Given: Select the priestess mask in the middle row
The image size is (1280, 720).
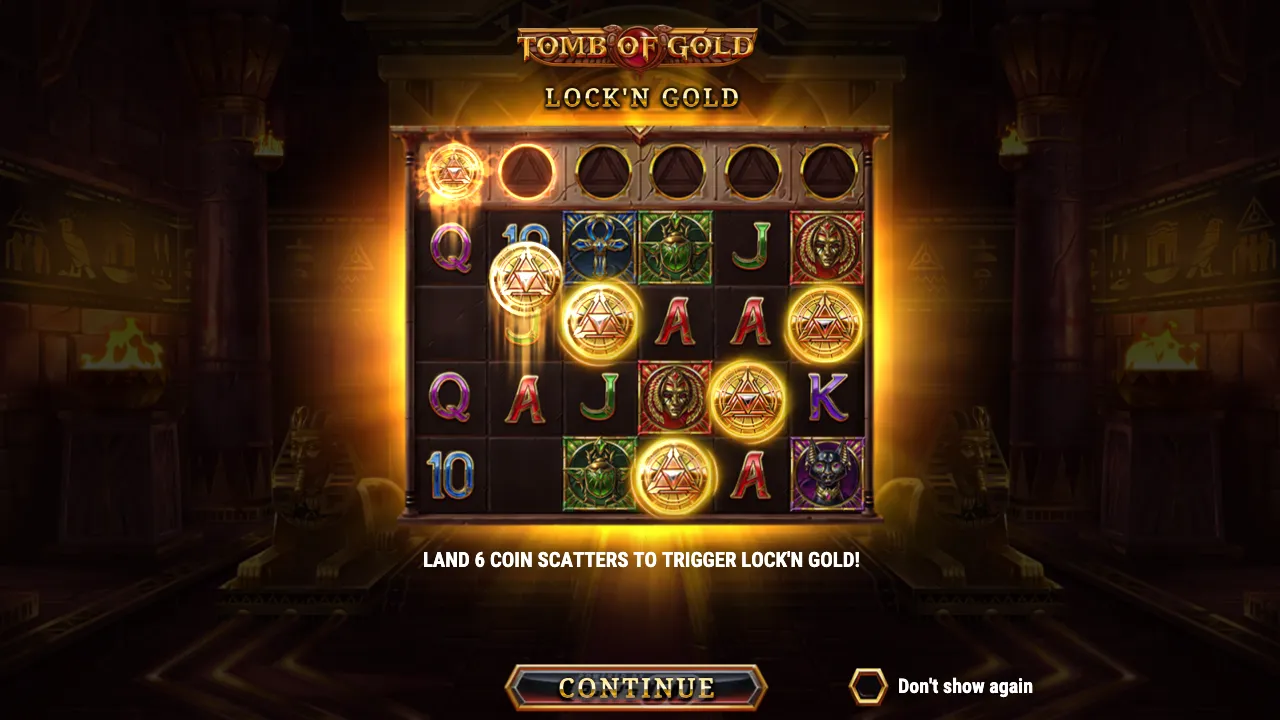Looking at the screenshot, I should [x=675, y=398].
